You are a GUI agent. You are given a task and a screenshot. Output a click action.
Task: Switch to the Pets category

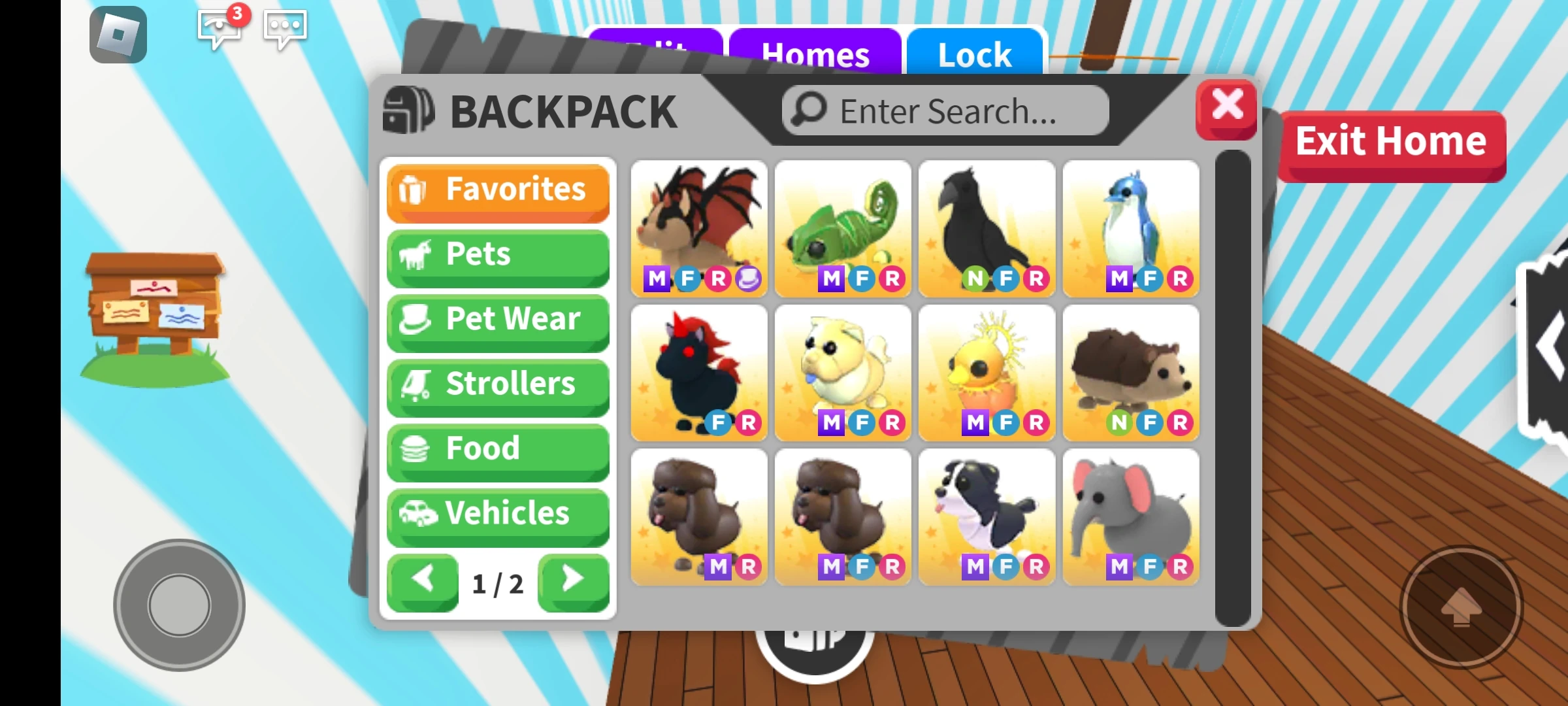[498, 255]
